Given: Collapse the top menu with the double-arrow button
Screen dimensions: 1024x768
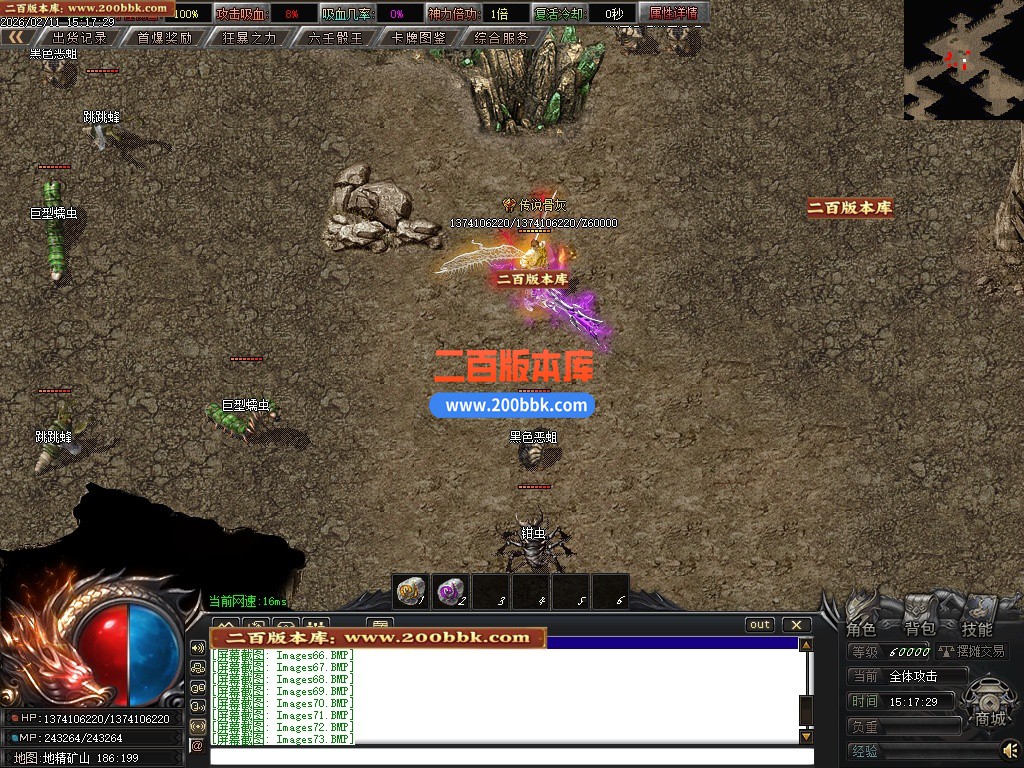Looking at the screenshot, I should [x=16, y=37].
